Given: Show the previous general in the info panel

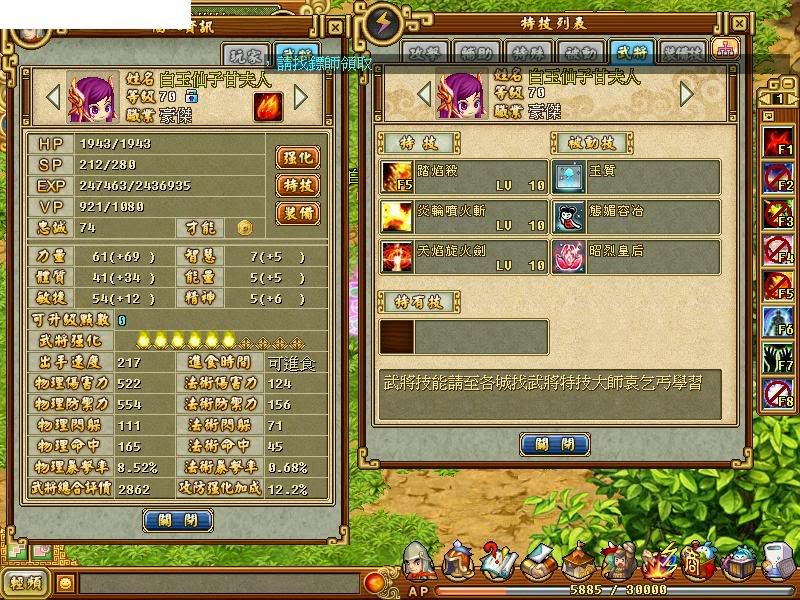Looking at the screenshot, I should 54,97.
